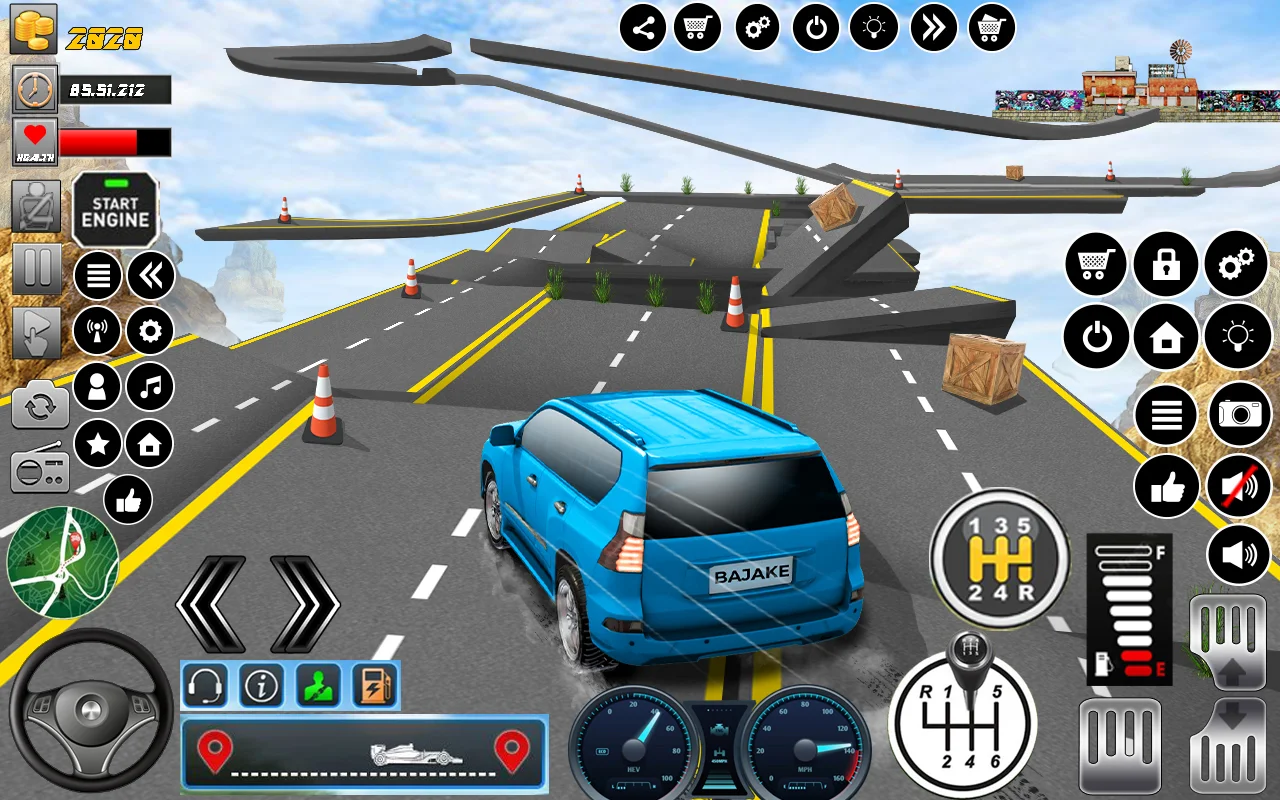Click the padlock icon
The width and height of the screenshot is (1280, 800).
pyautogui.click(x=1166, y=265)
